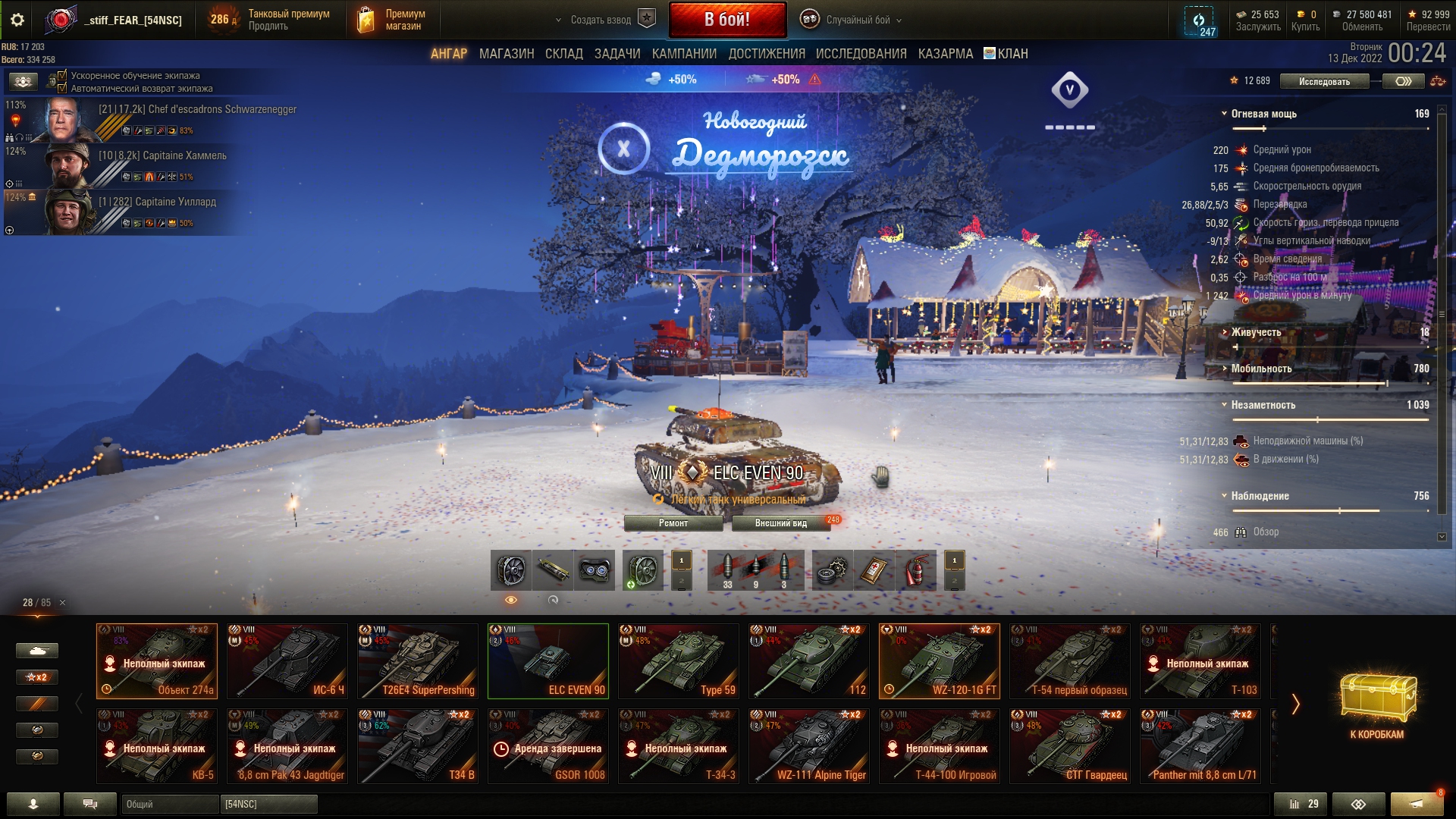
Task: Click the Ремонт button
Action: point(673,523)
